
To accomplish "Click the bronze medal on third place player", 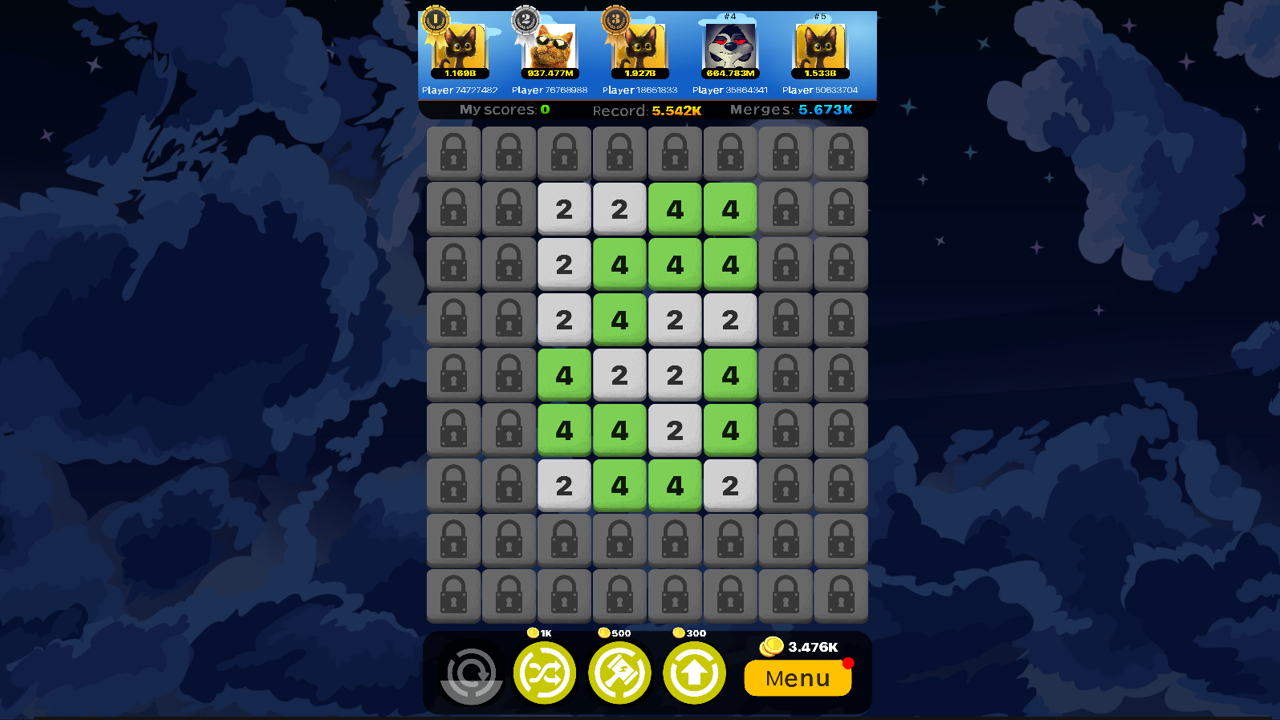I will click(614, 20).
